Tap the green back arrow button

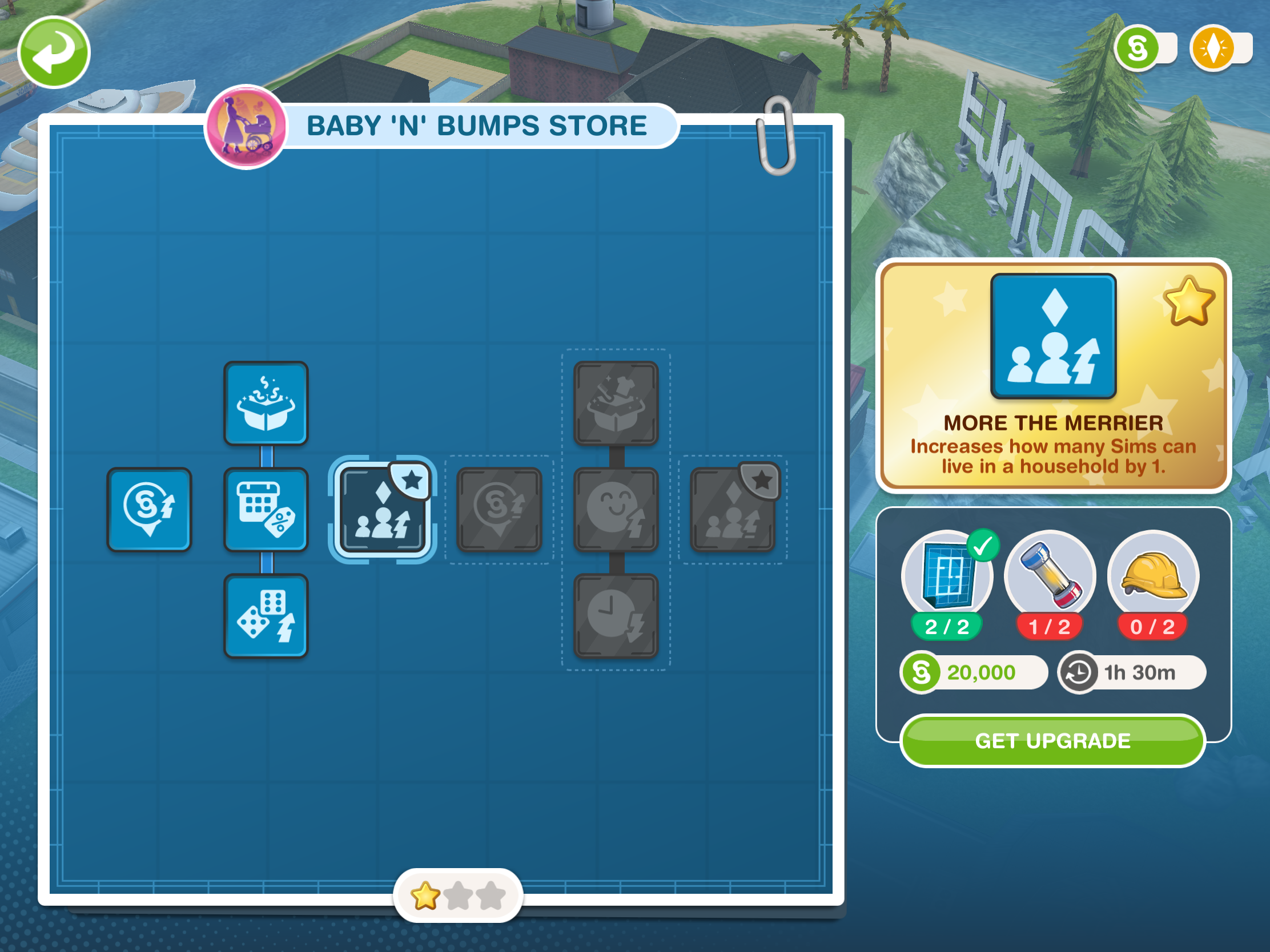[x=54, y=52]
